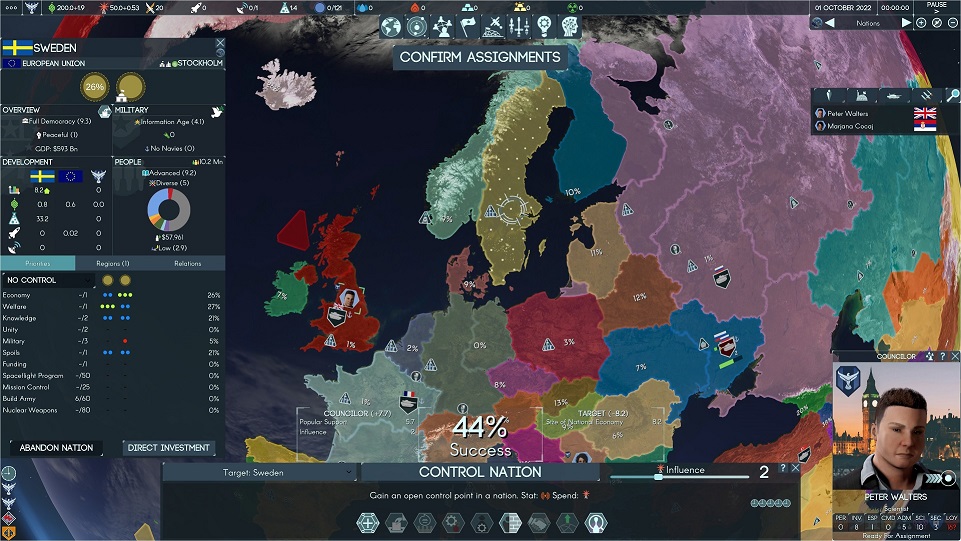The image size is (961, 541).
Task: Toggle the Pause game button
Action: [936, 8]
